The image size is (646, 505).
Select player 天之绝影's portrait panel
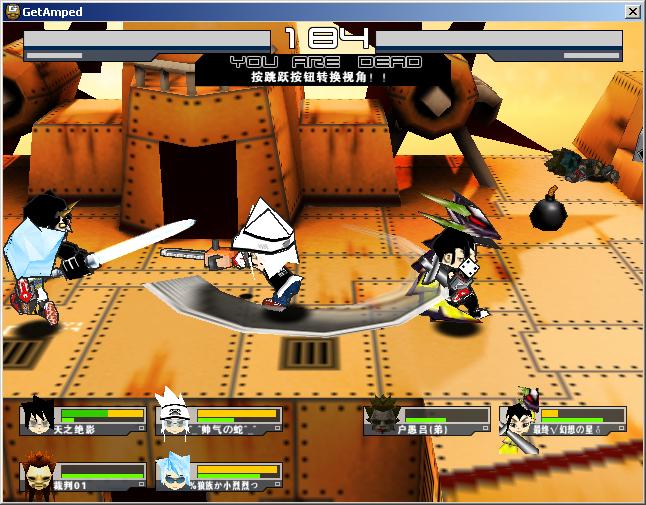83,418
